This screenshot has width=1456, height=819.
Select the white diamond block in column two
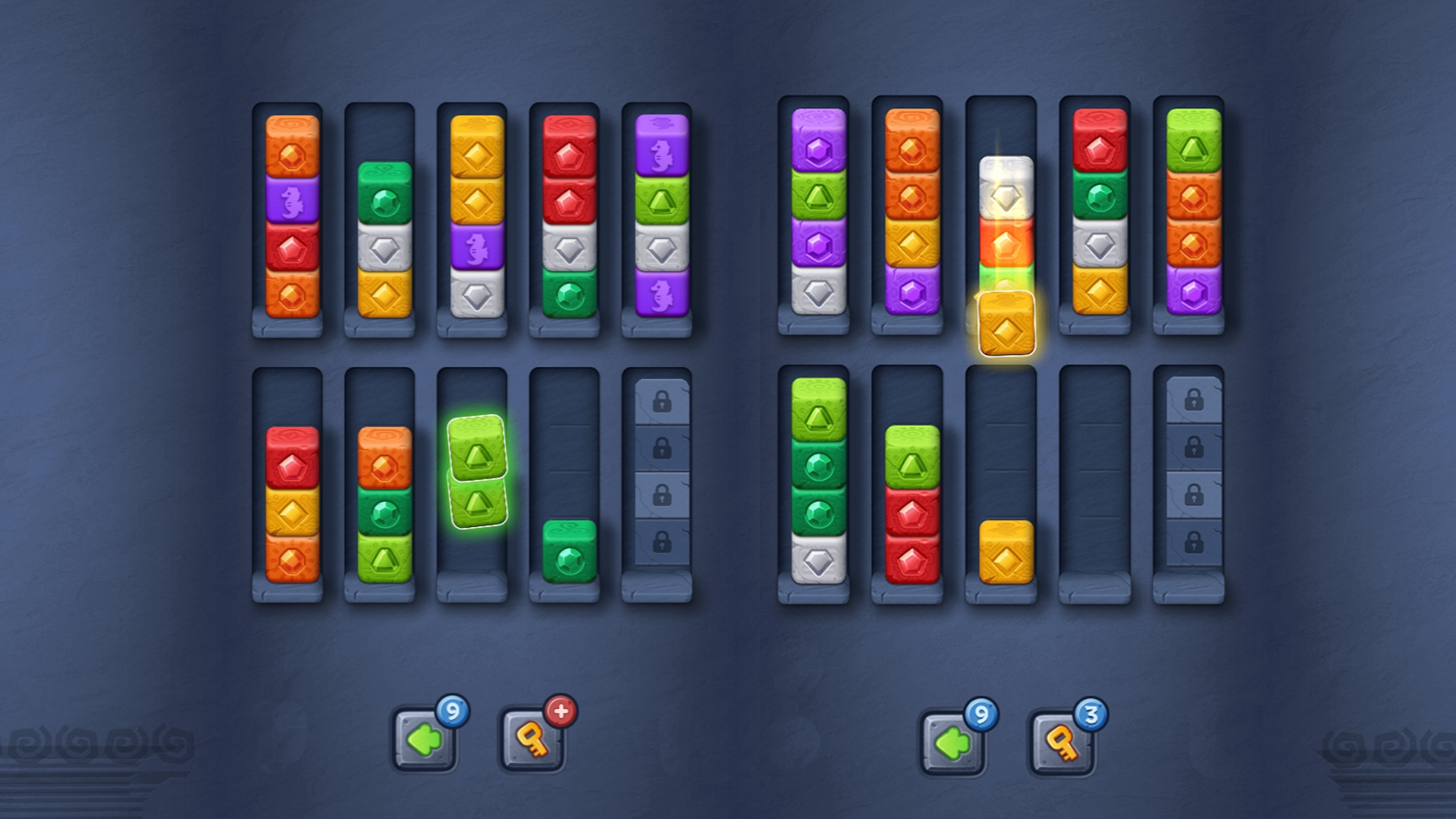pyautogui.click(x=381, y=248)
